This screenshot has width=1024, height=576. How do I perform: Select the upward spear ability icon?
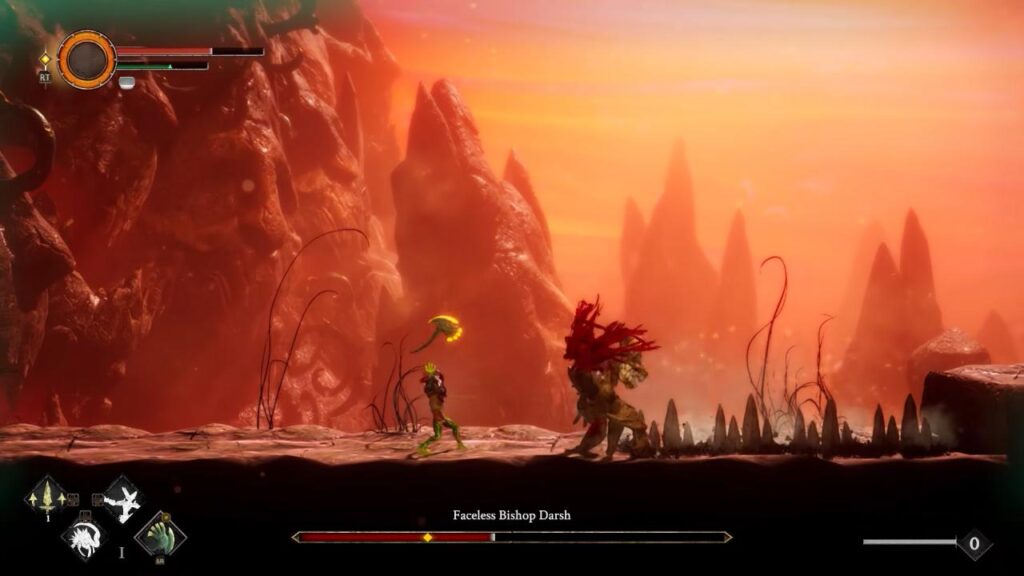pyautogui.click(x=46, y=494)
